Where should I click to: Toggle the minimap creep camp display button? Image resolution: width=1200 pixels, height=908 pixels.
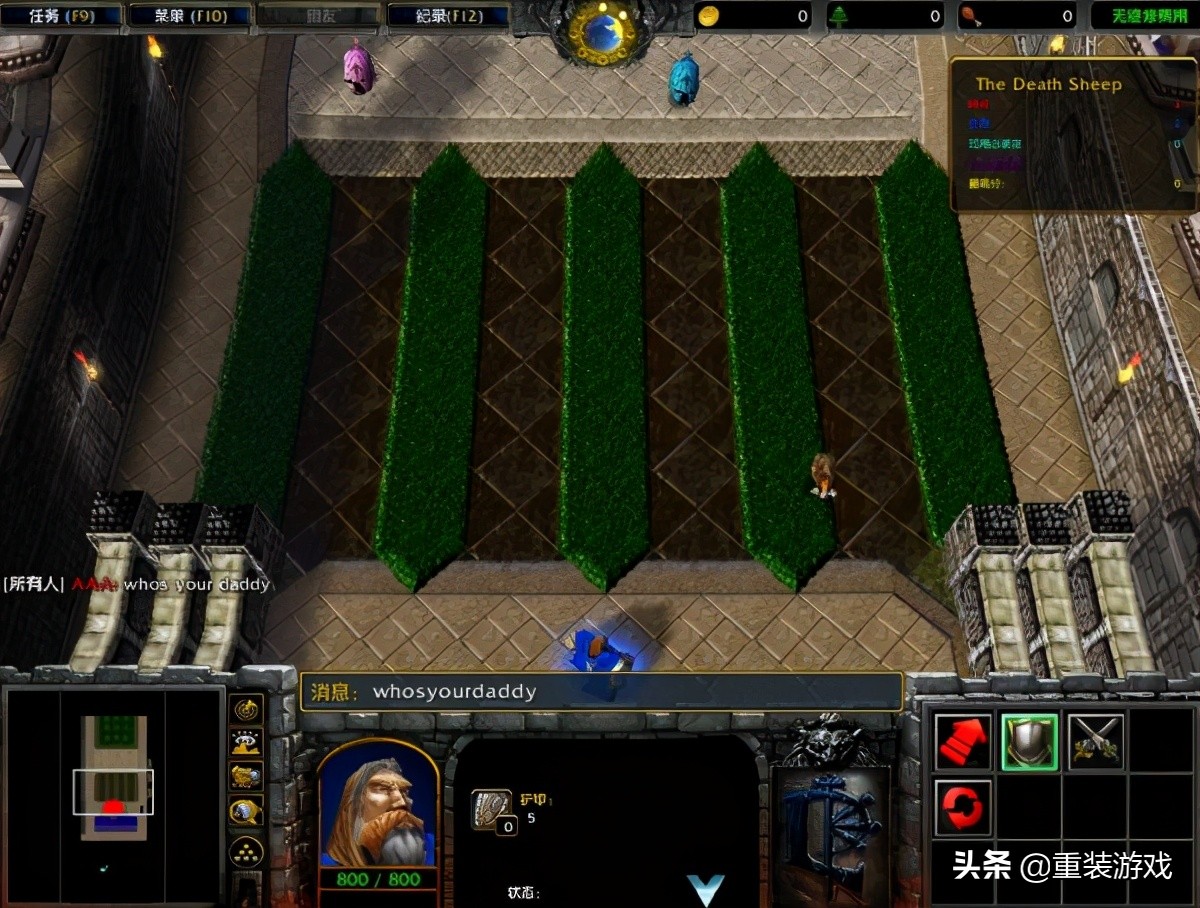246,812
